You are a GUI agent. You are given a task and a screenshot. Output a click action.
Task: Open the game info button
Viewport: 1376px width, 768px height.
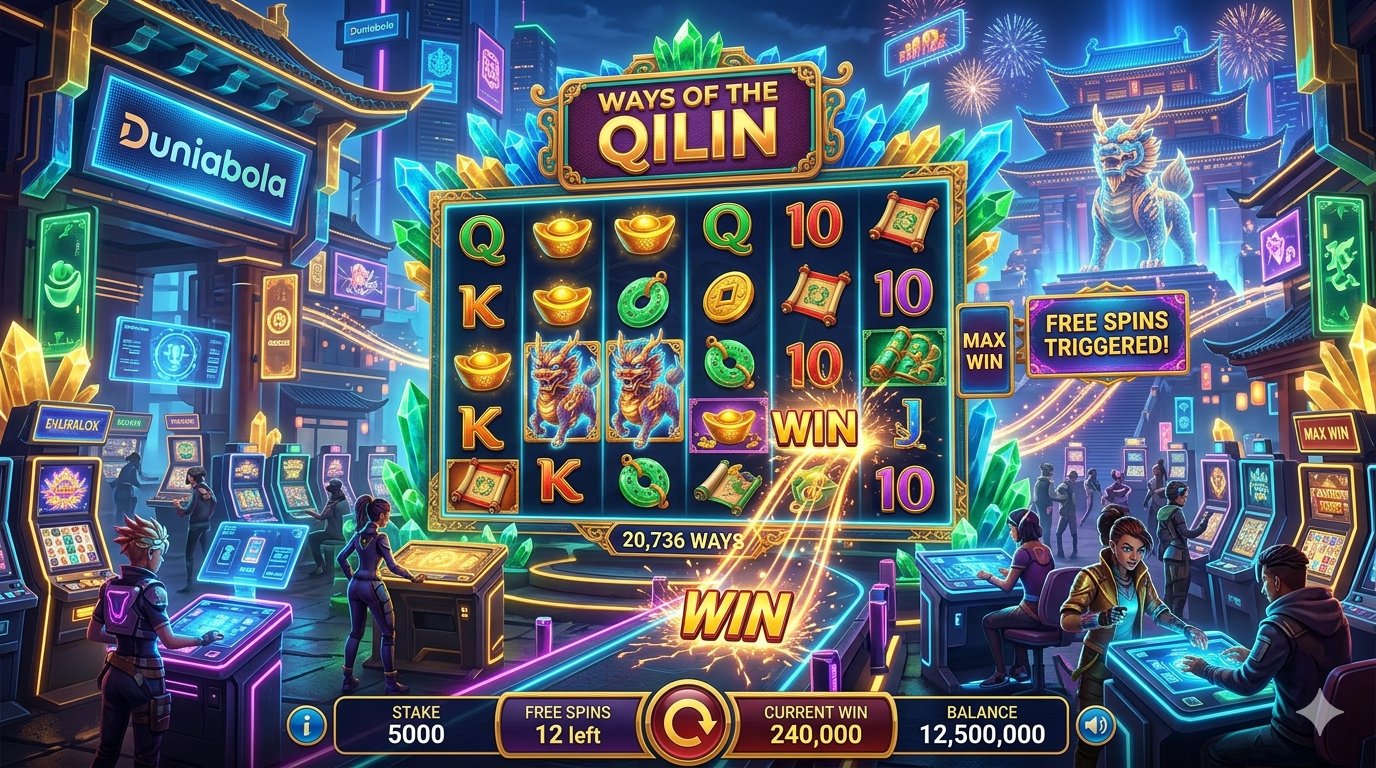(305, 724)
